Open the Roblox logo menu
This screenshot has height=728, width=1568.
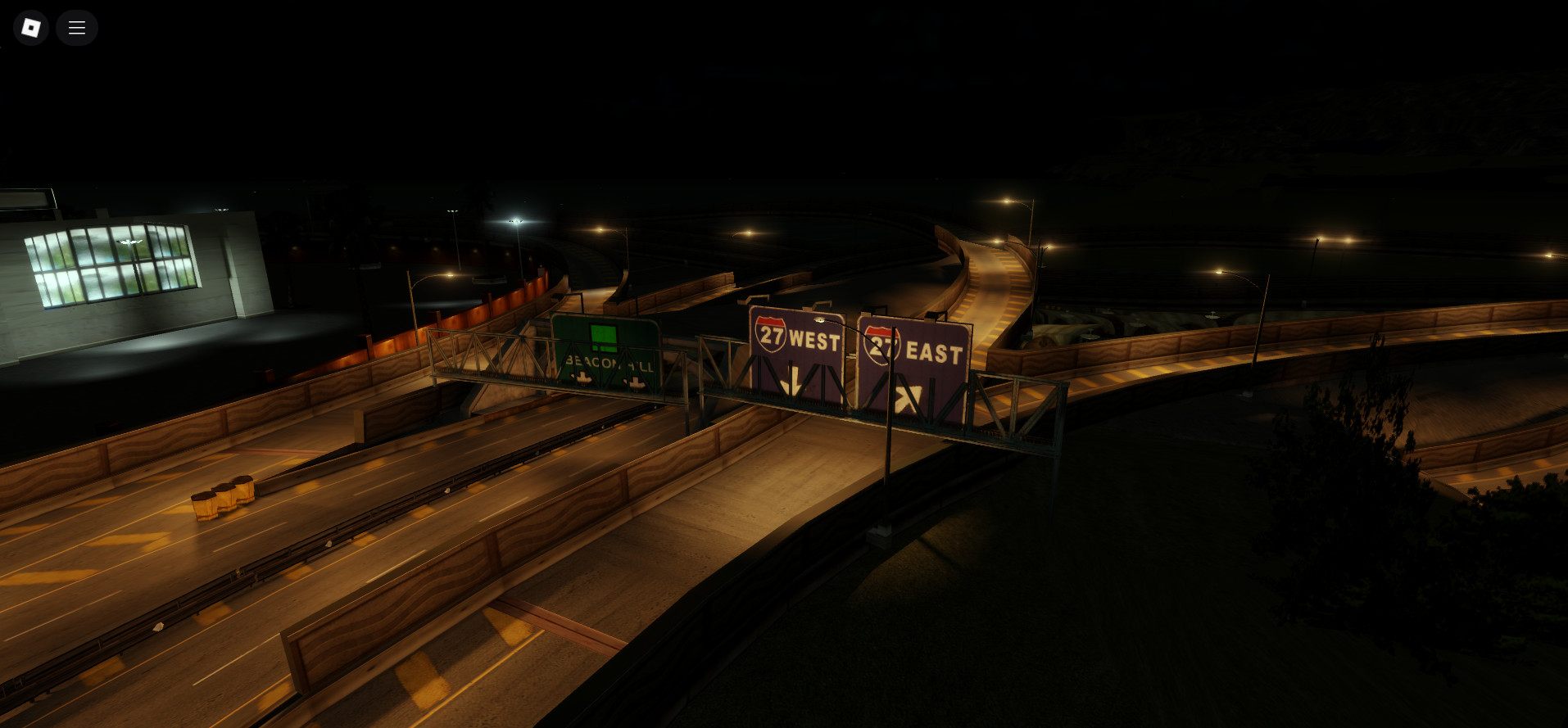[31, 28]
